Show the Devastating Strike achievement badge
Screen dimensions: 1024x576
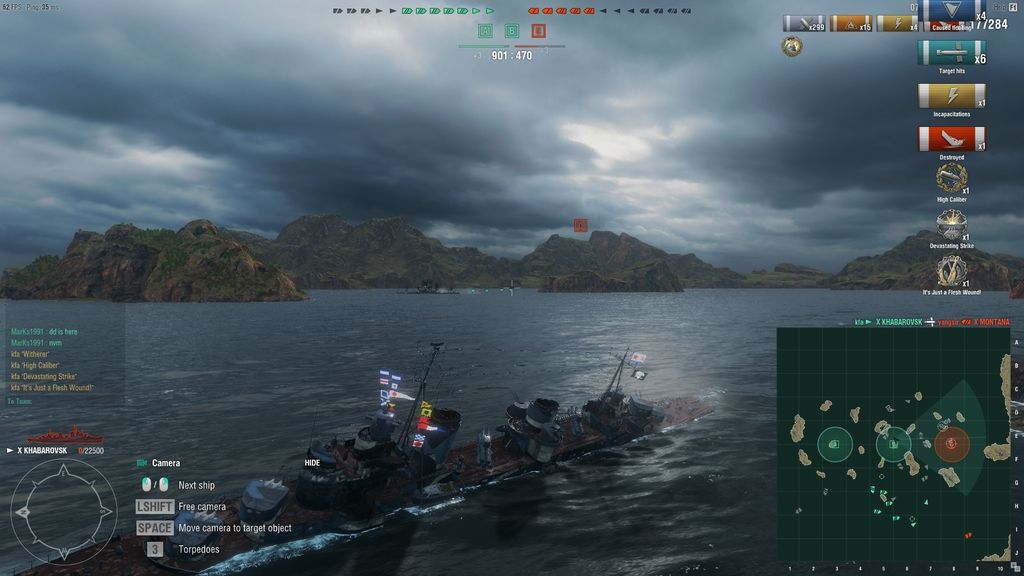pos(951,224)
